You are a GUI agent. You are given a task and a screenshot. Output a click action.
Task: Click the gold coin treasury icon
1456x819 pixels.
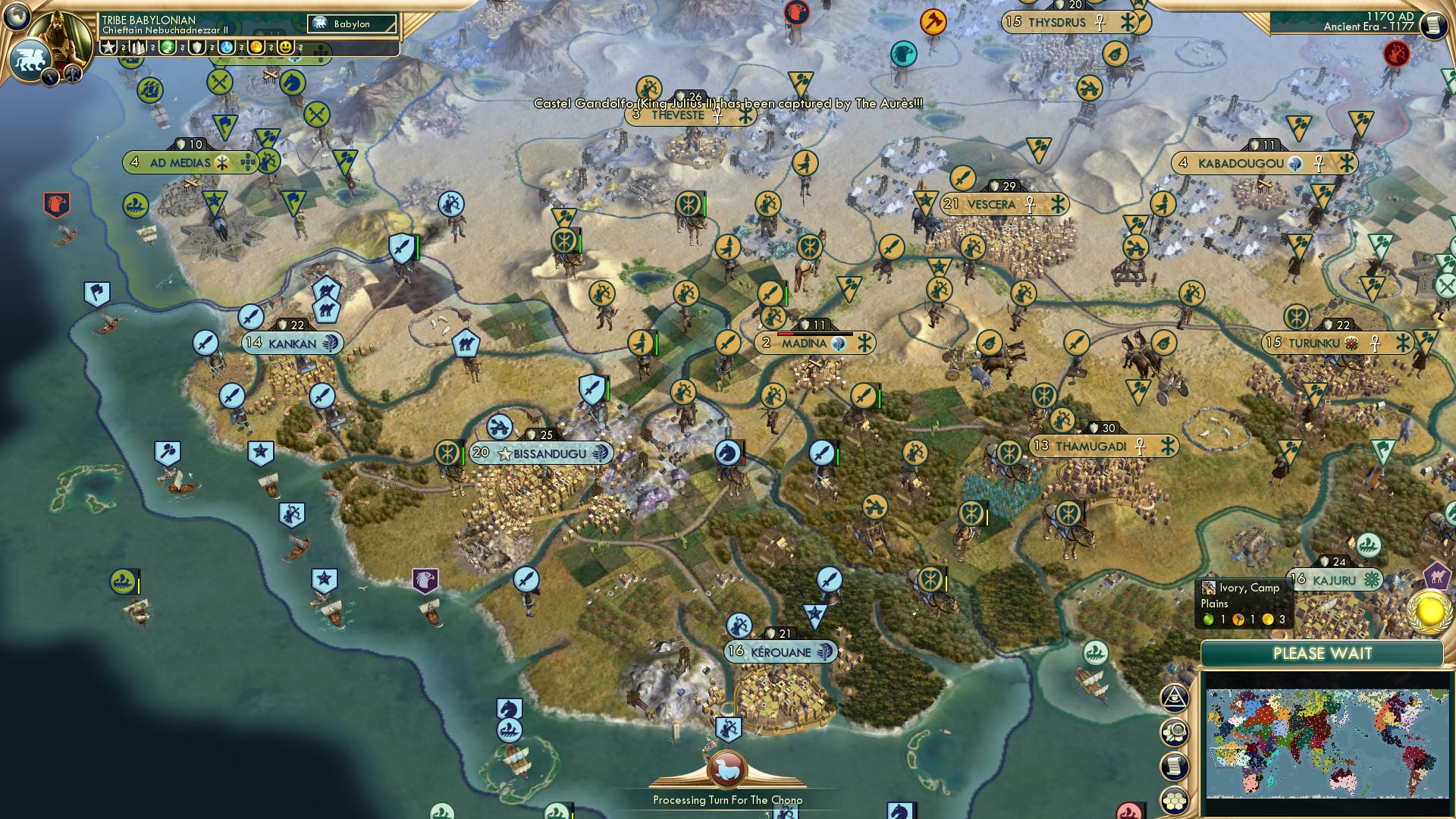(258, 47)
